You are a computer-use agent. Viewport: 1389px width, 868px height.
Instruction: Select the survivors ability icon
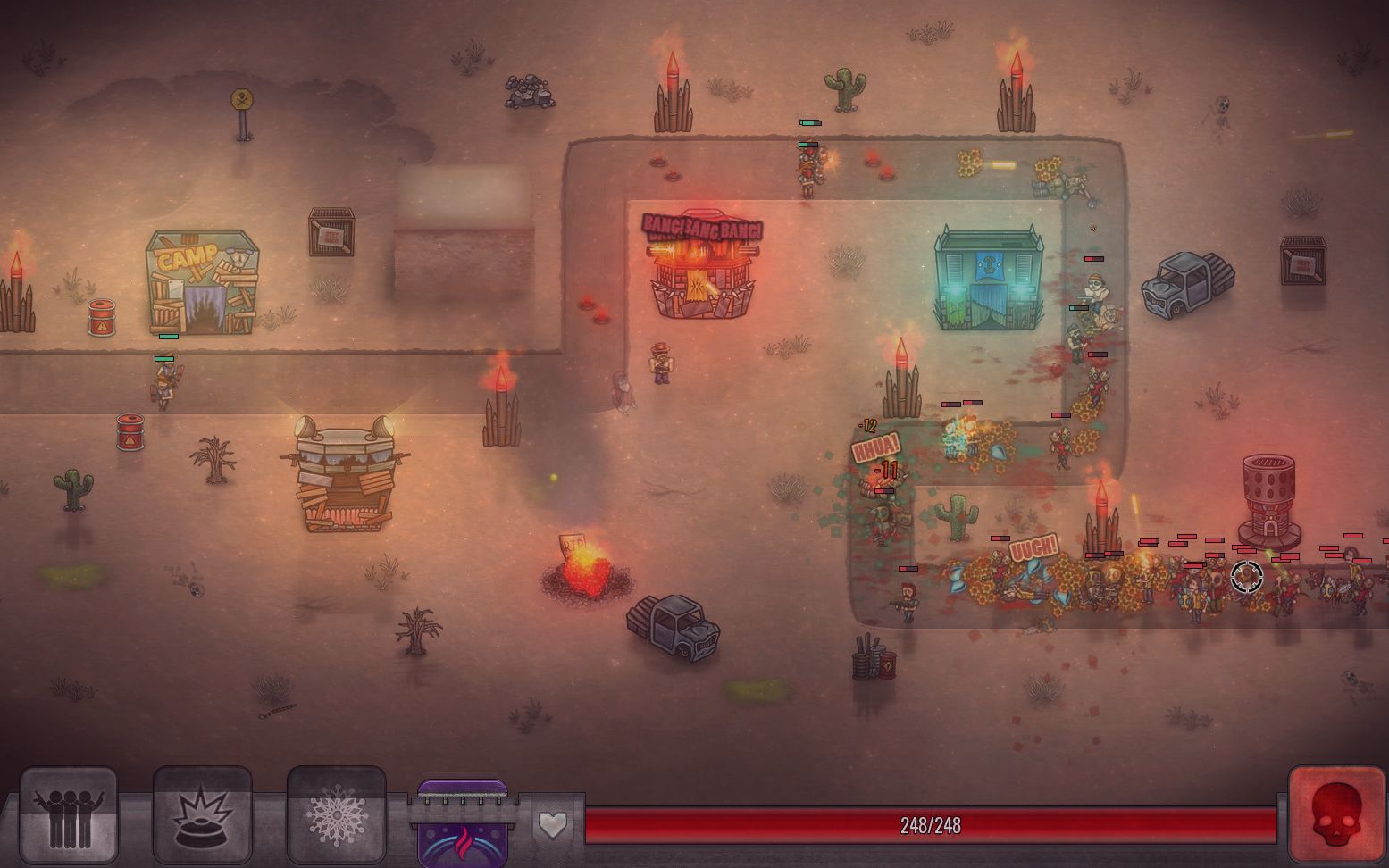(70, 815)
